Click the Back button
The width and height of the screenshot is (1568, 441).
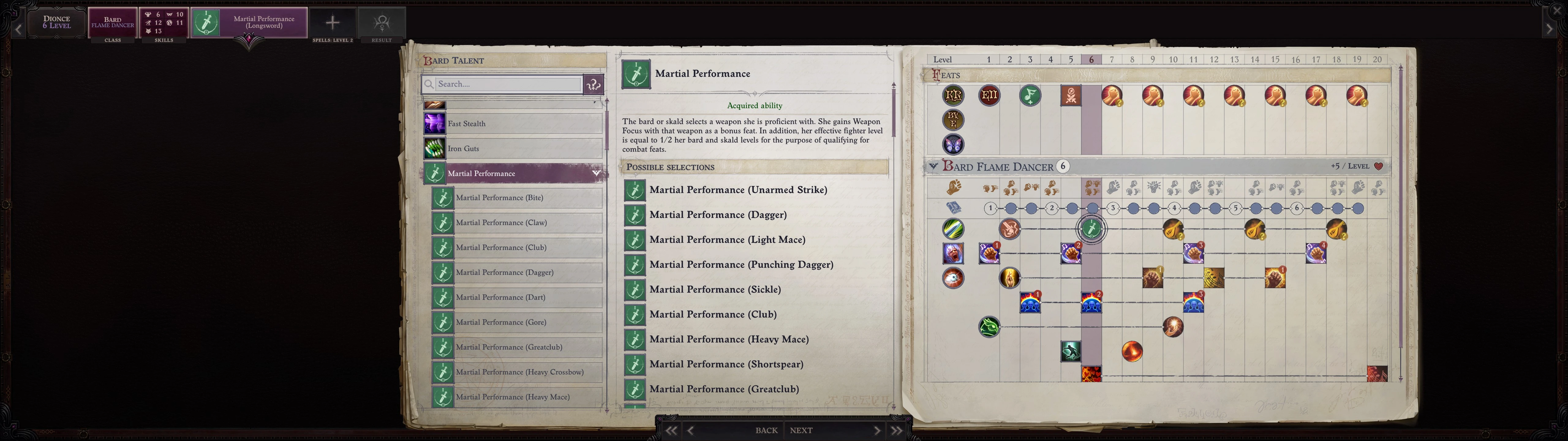point(765,430)
